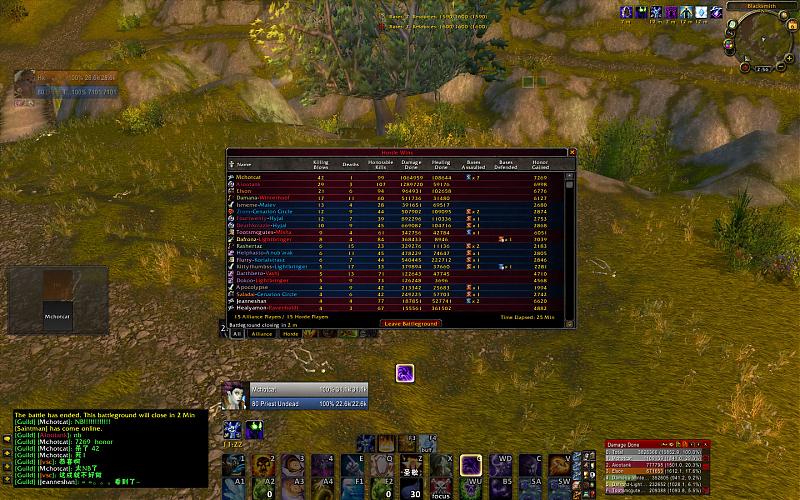This screenshot has height=500, width=800.
Task: Sort scoreboard by Killing Blows column
Action: coord(320,164)
